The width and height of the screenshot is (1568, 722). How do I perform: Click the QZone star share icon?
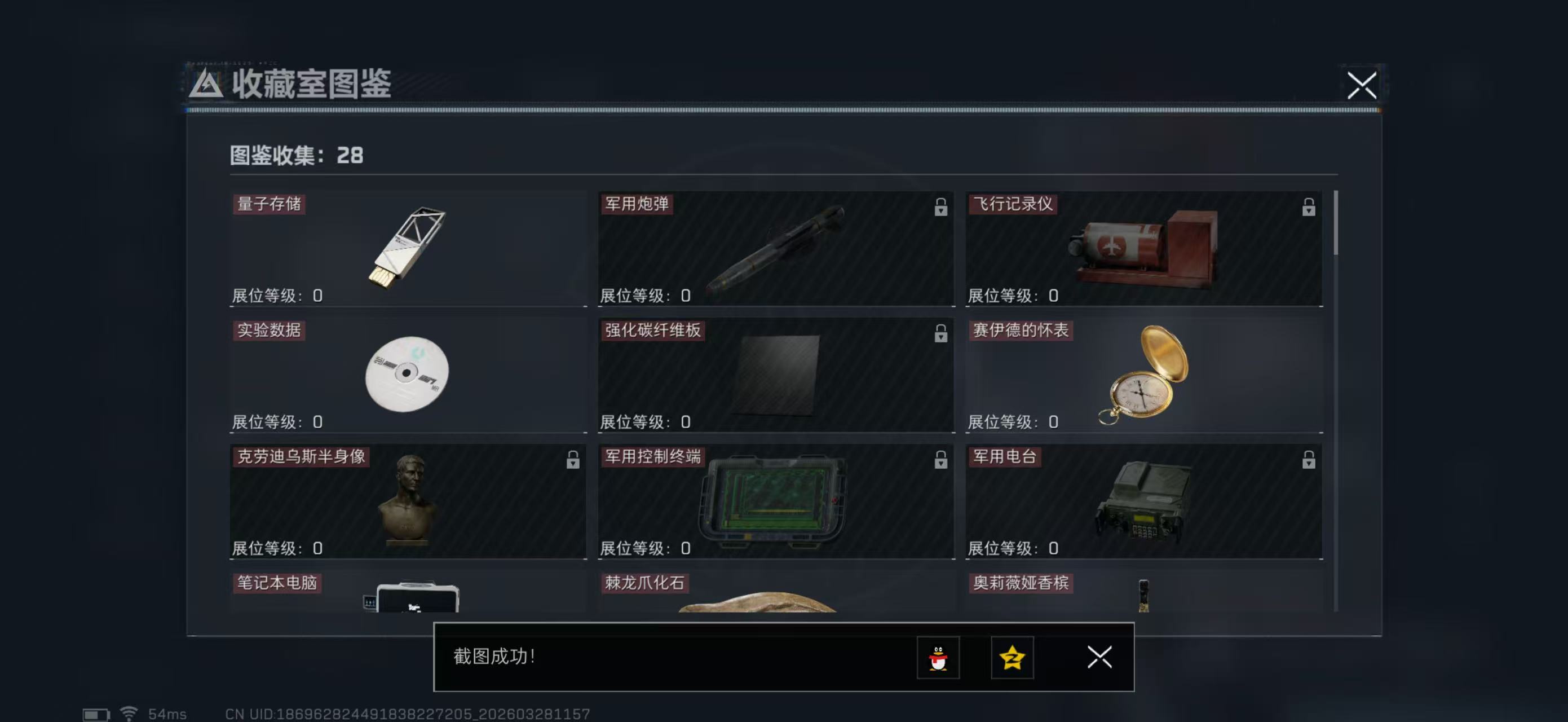point(1012,658)
